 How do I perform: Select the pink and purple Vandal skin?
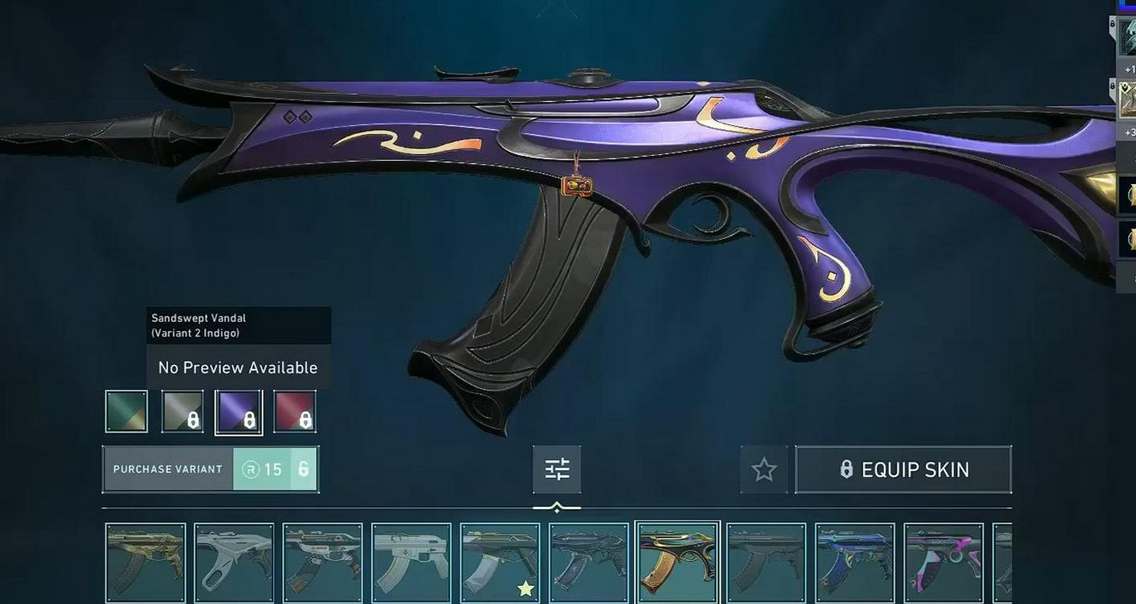click(x=944, y=563)
